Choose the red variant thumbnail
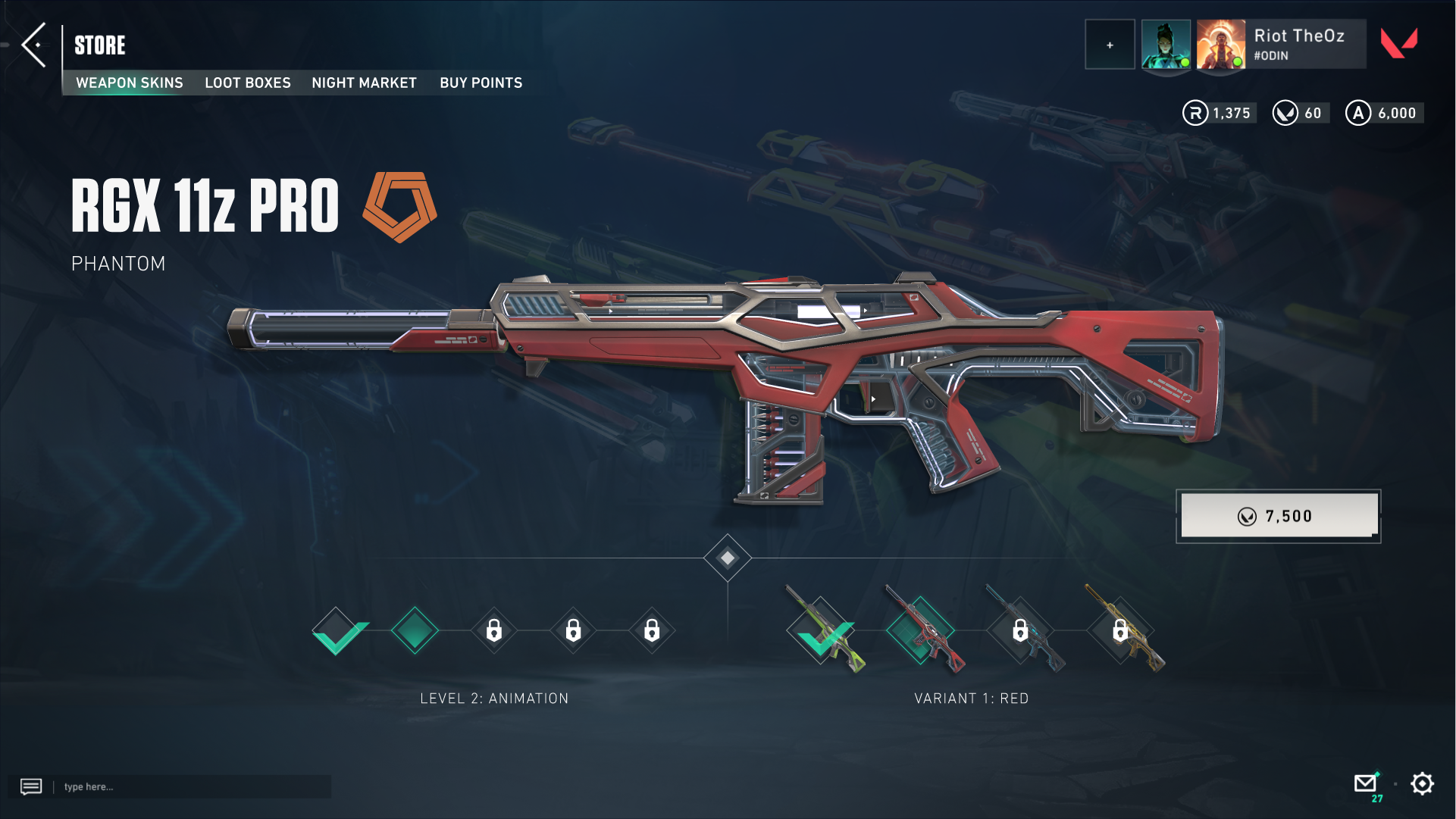This screenshot has height=819, width=1456. tap(922, 630)
